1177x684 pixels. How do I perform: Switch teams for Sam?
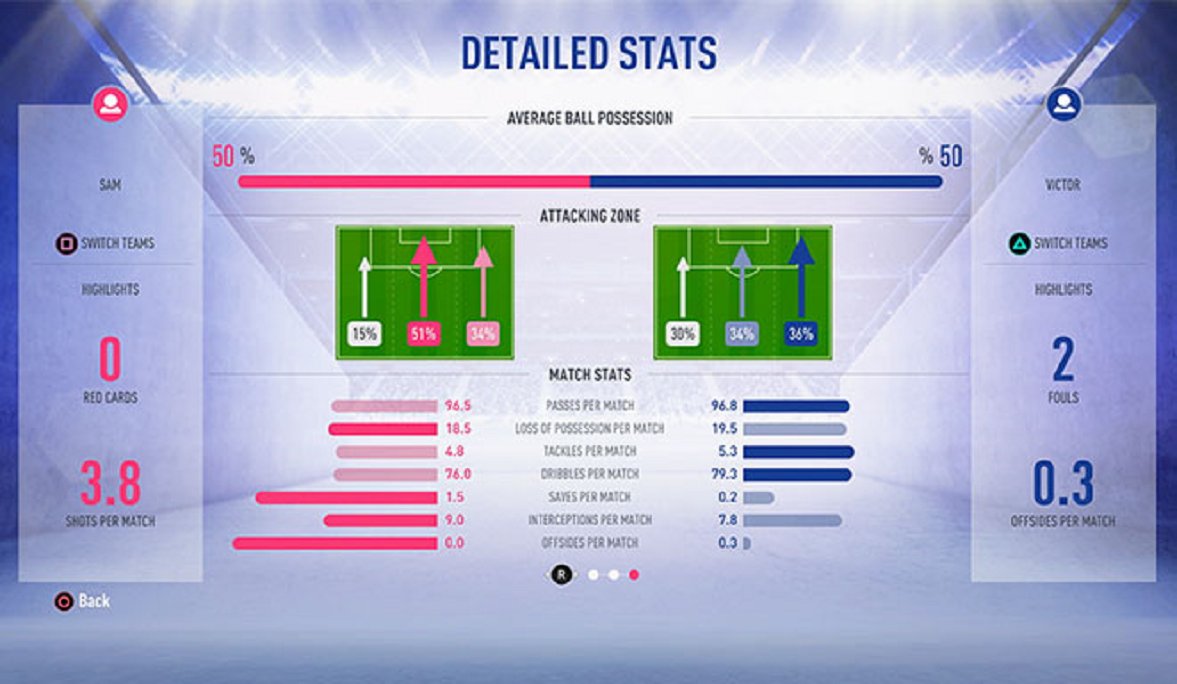pyautogui.click(x=106, y=243)
